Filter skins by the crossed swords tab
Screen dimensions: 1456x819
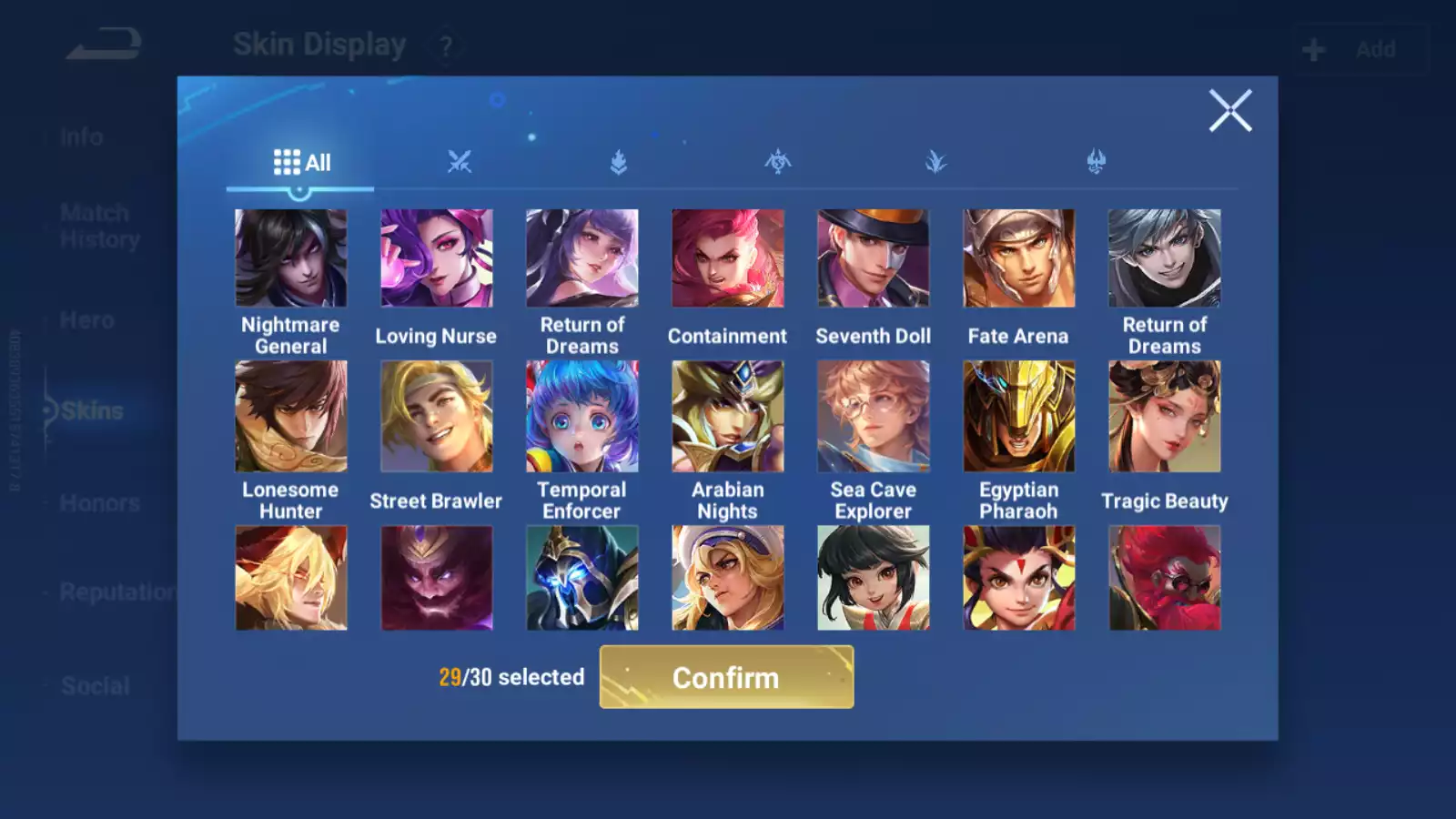pos(460,163)
